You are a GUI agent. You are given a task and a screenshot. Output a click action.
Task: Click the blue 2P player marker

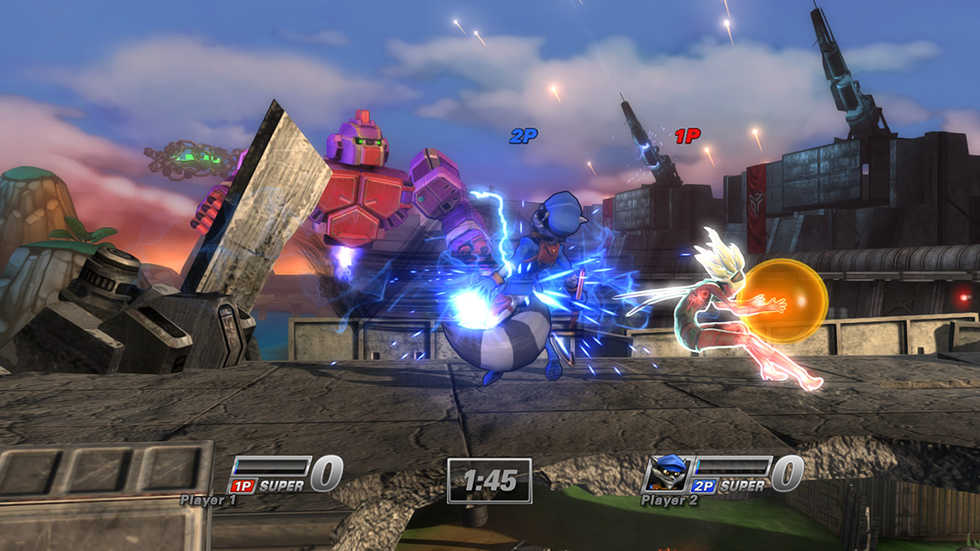pos(523,136)
